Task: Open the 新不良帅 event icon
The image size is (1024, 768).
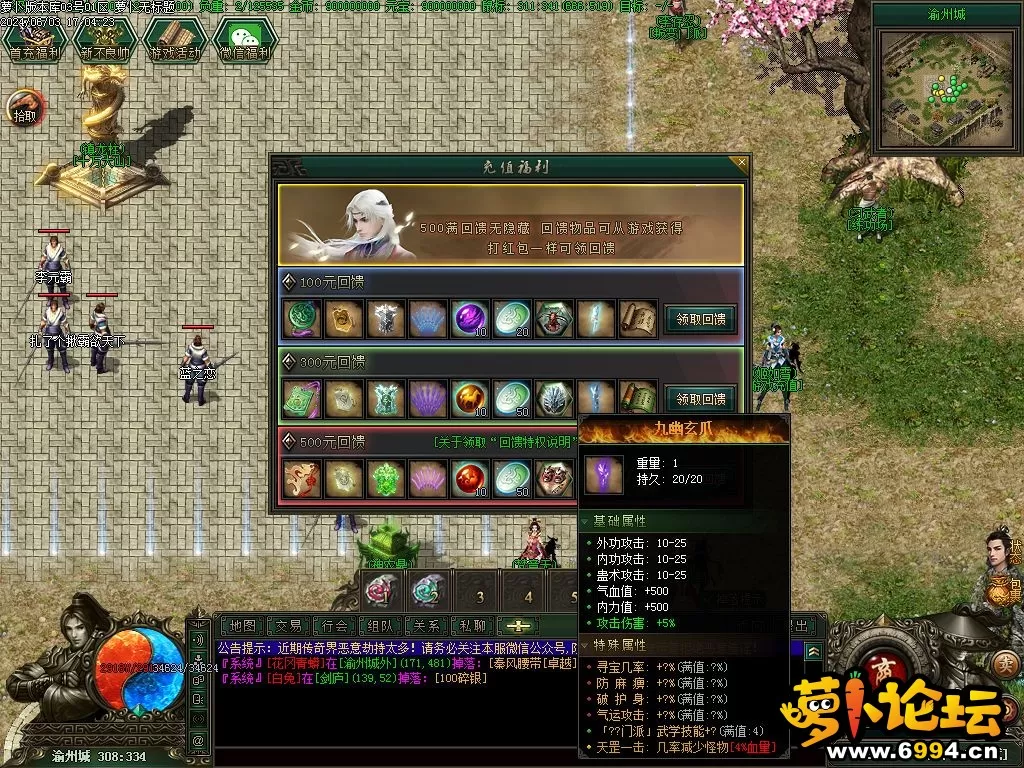Action: 103,42
